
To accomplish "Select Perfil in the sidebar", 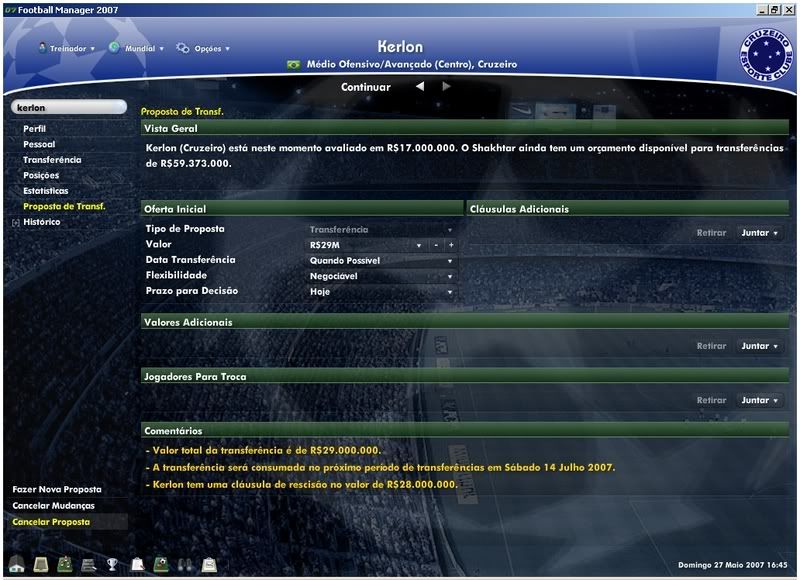I will [x=35, y=129].
